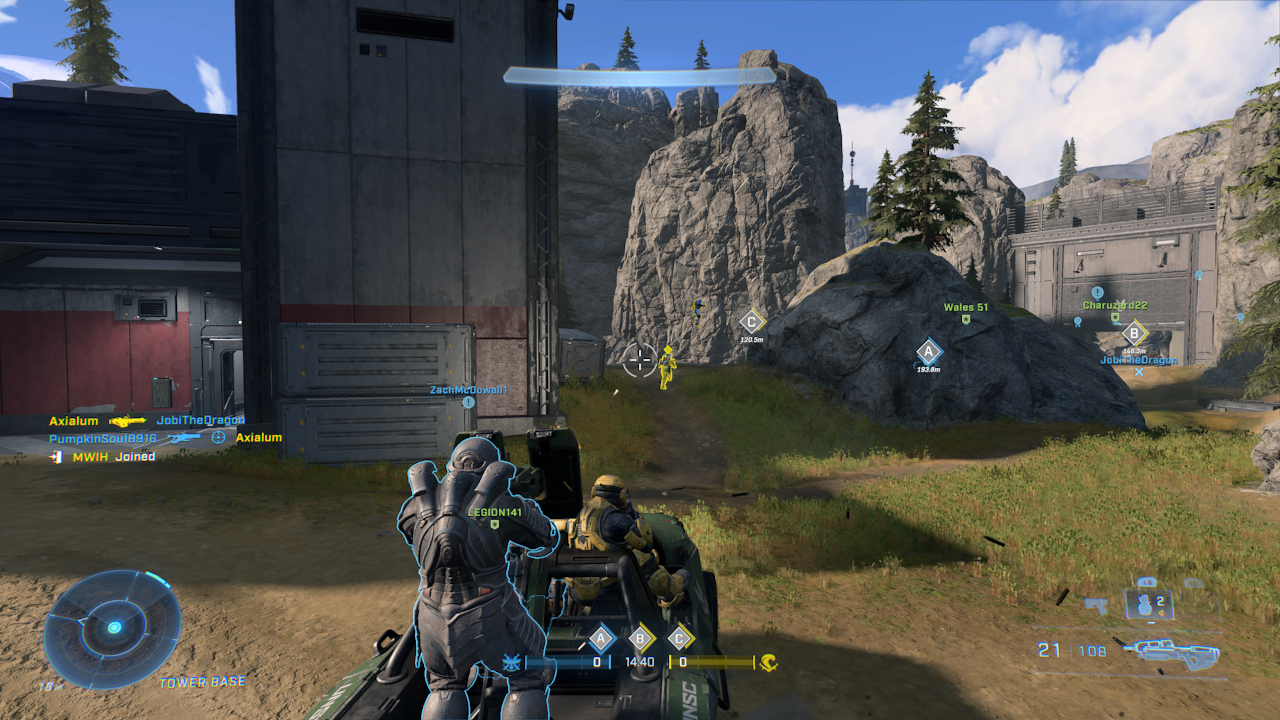
Task: Click the yellow weapon icon beside Axialum kill
Action: 128,421
